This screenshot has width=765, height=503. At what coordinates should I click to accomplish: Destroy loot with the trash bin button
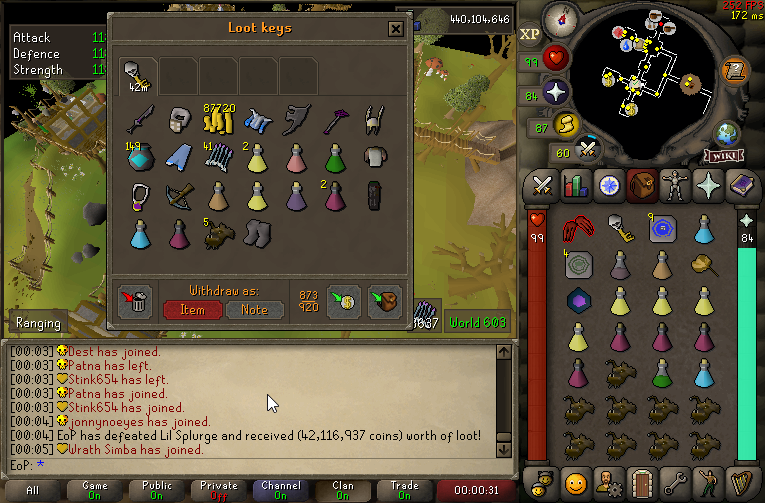pyautogui.click(x=135, y=301)
